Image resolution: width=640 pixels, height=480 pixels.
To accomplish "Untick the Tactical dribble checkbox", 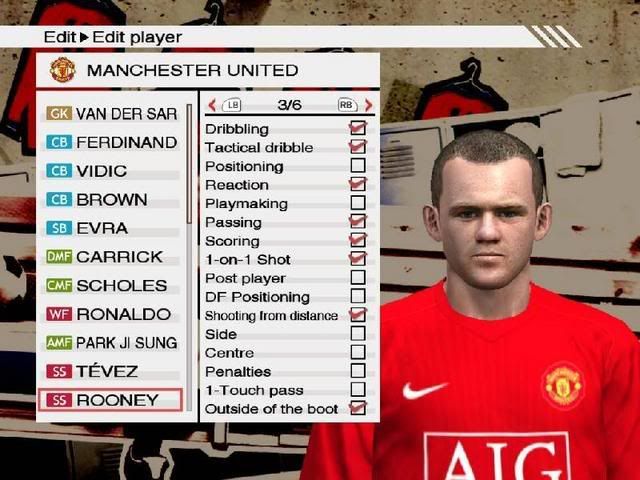I will tap(357, 147).
